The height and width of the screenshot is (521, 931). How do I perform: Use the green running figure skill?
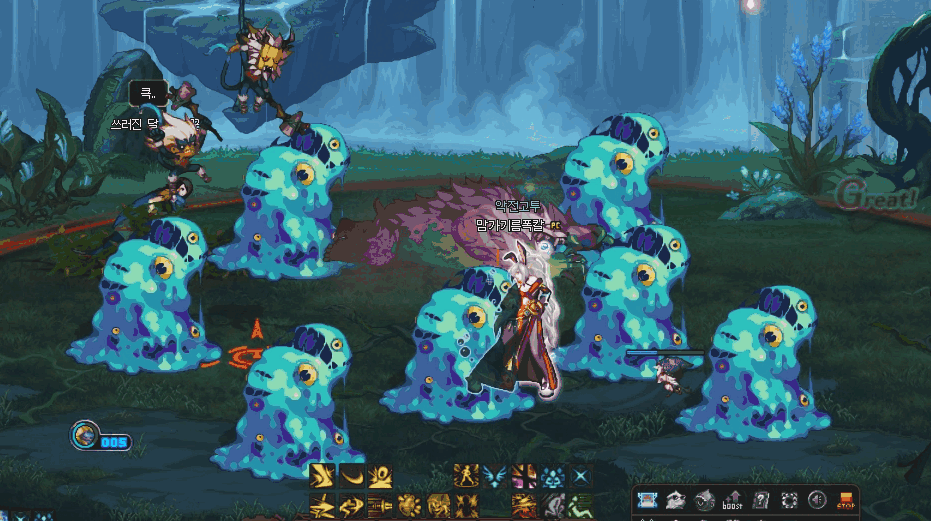(582, 505)
